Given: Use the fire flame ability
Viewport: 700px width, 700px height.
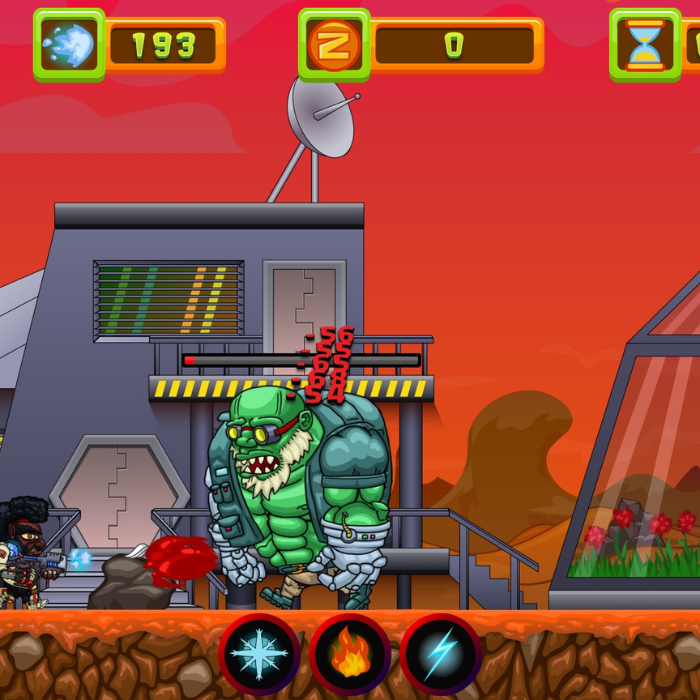Looking at the screenshot, I should coord(349,654).
